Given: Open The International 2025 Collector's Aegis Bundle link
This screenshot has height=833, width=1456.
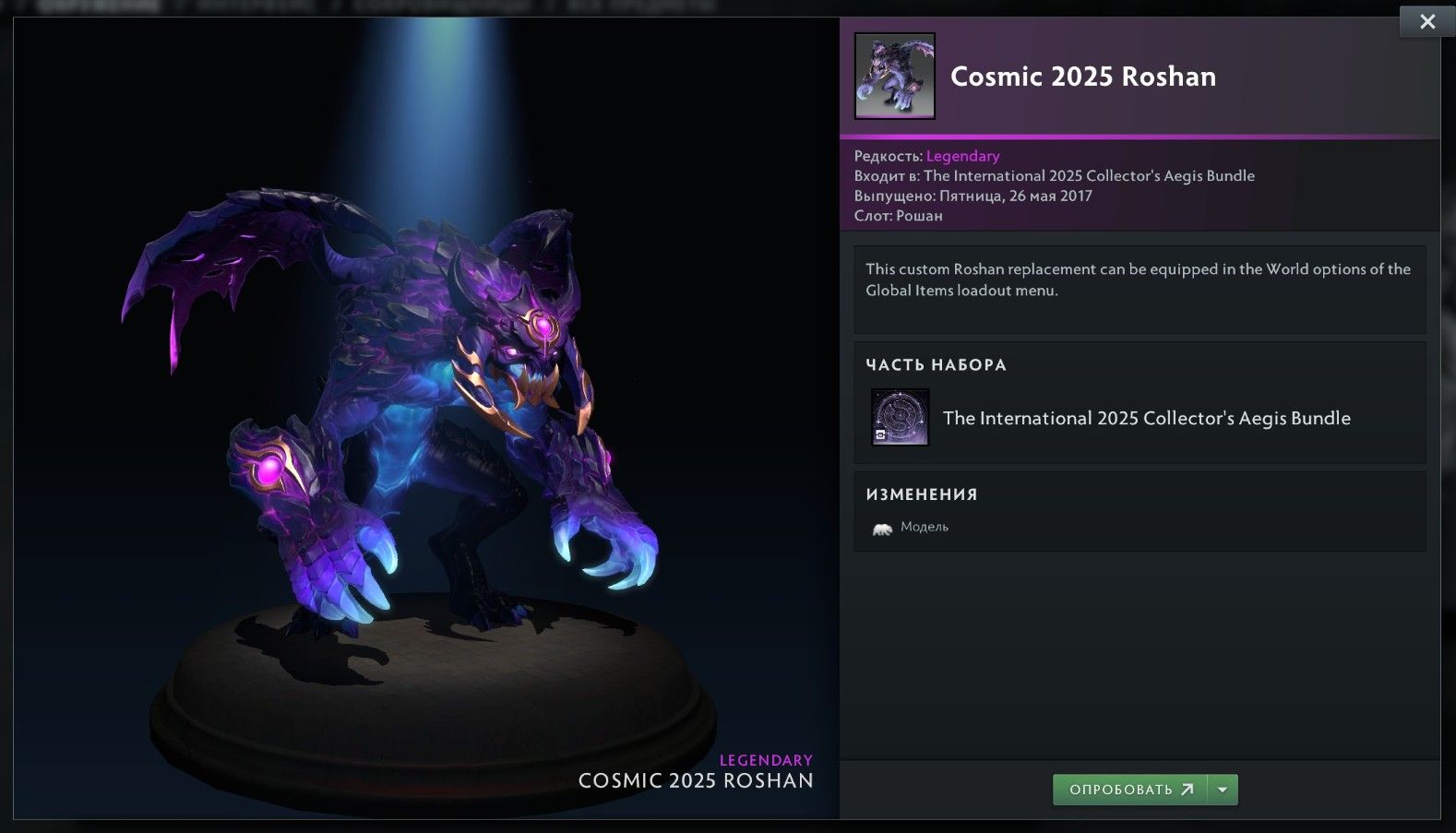Looking at the screenshot, I should point(1146,418).
